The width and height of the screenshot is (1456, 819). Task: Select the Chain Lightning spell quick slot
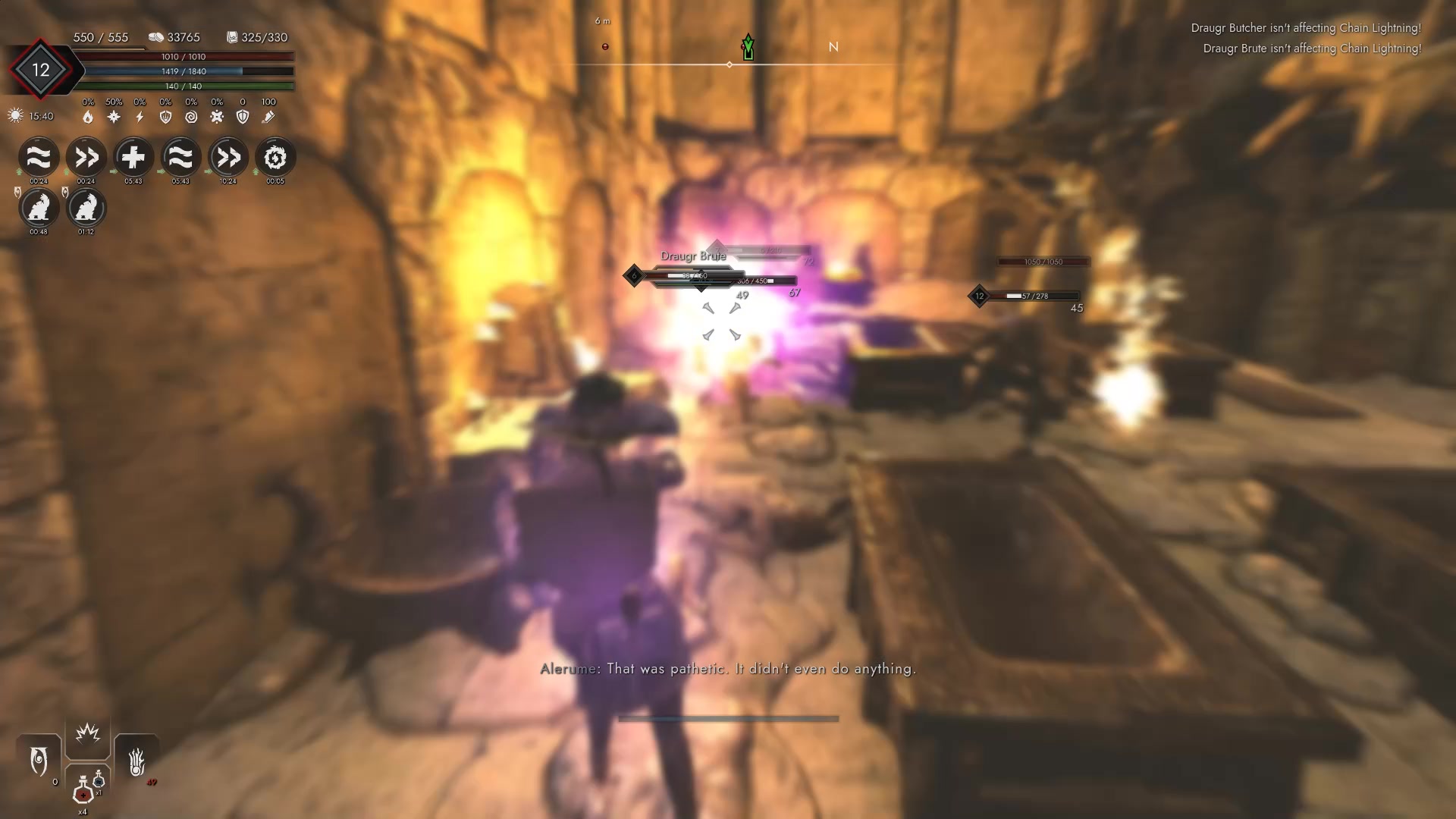(135, 764)
